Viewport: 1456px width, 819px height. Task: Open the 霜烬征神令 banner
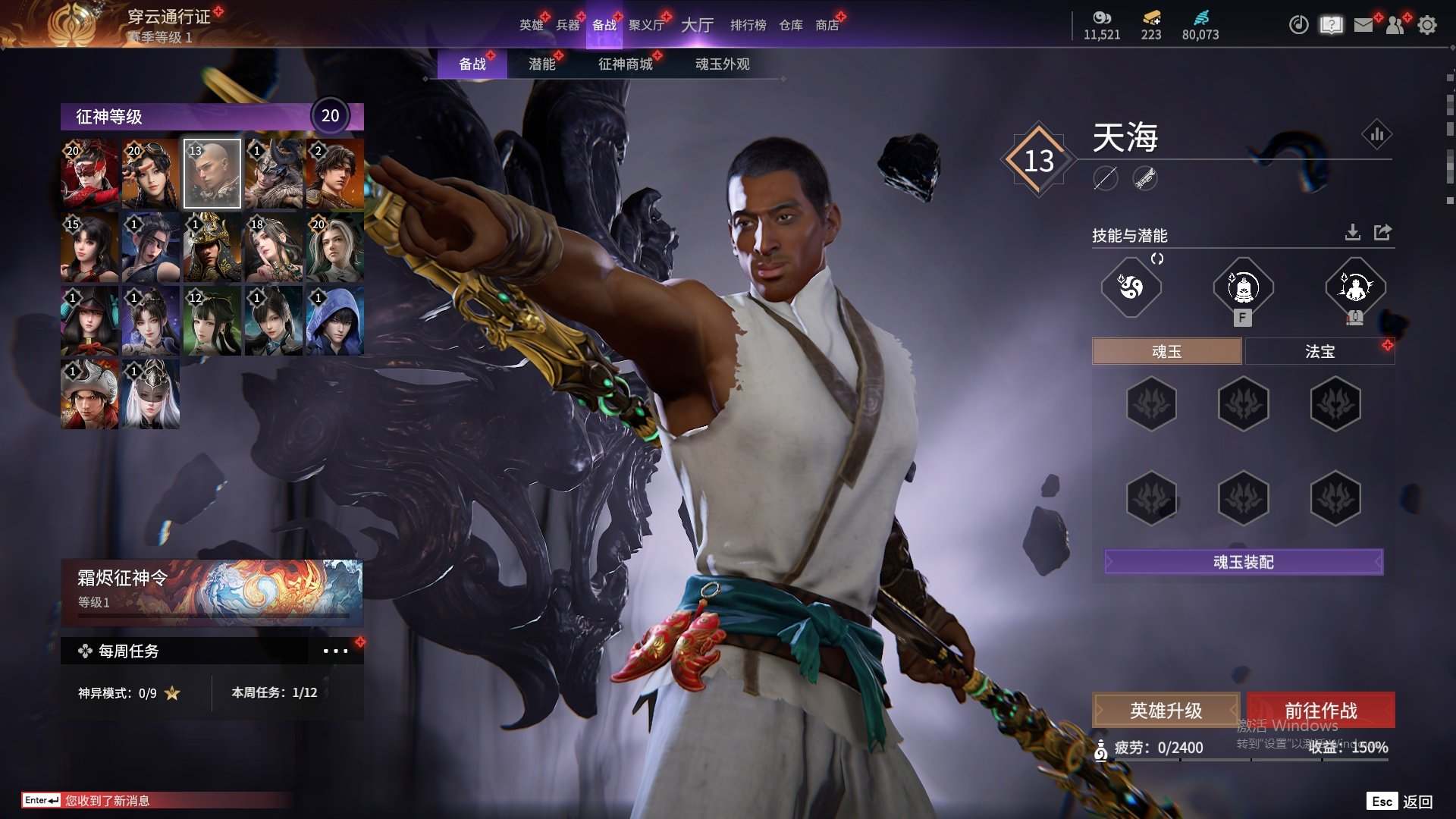point(212,591)
